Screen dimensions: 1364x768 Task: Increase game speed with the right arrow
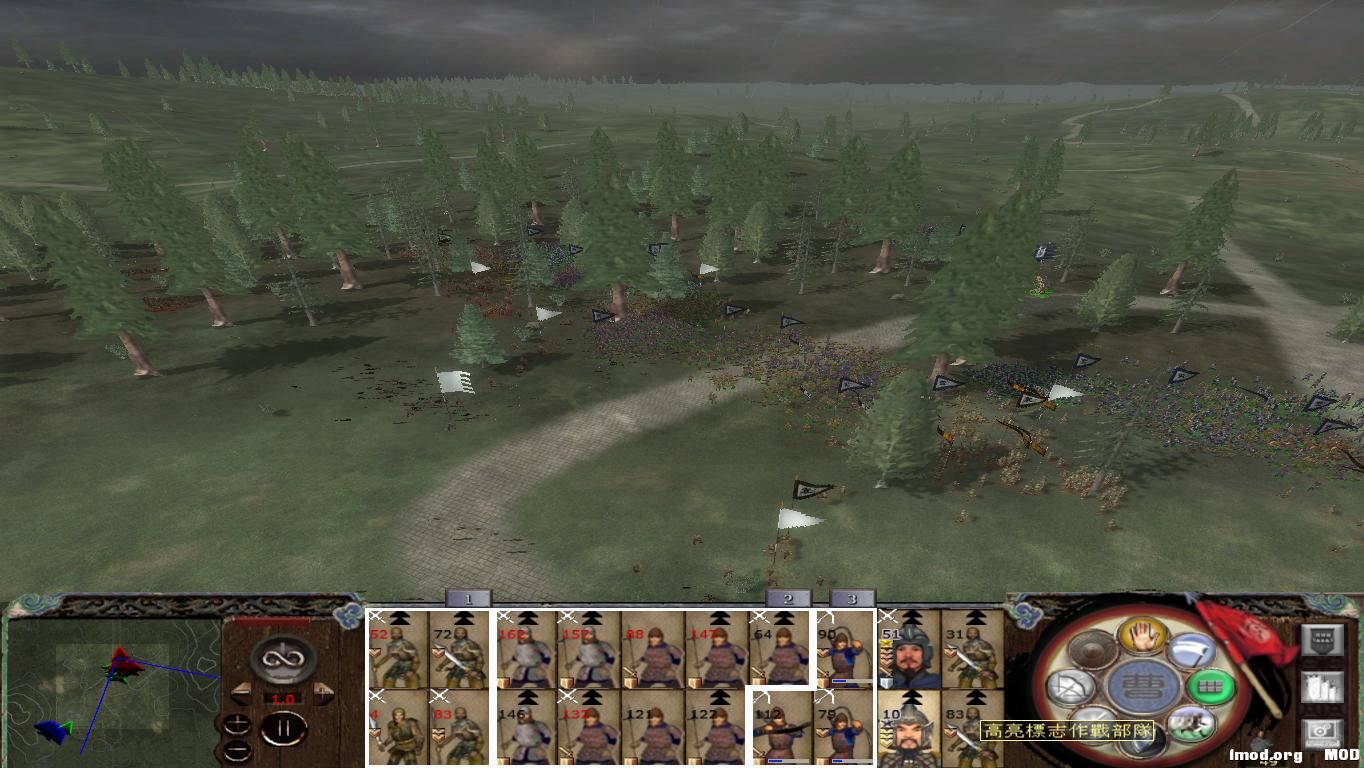323,693
